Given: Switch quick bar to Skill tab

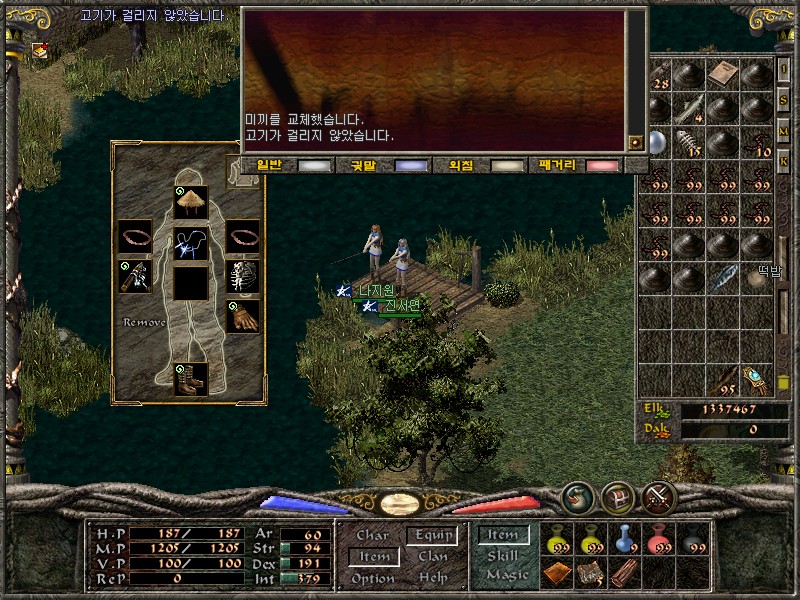Looking at the screenshot, I should click(503, 556).
